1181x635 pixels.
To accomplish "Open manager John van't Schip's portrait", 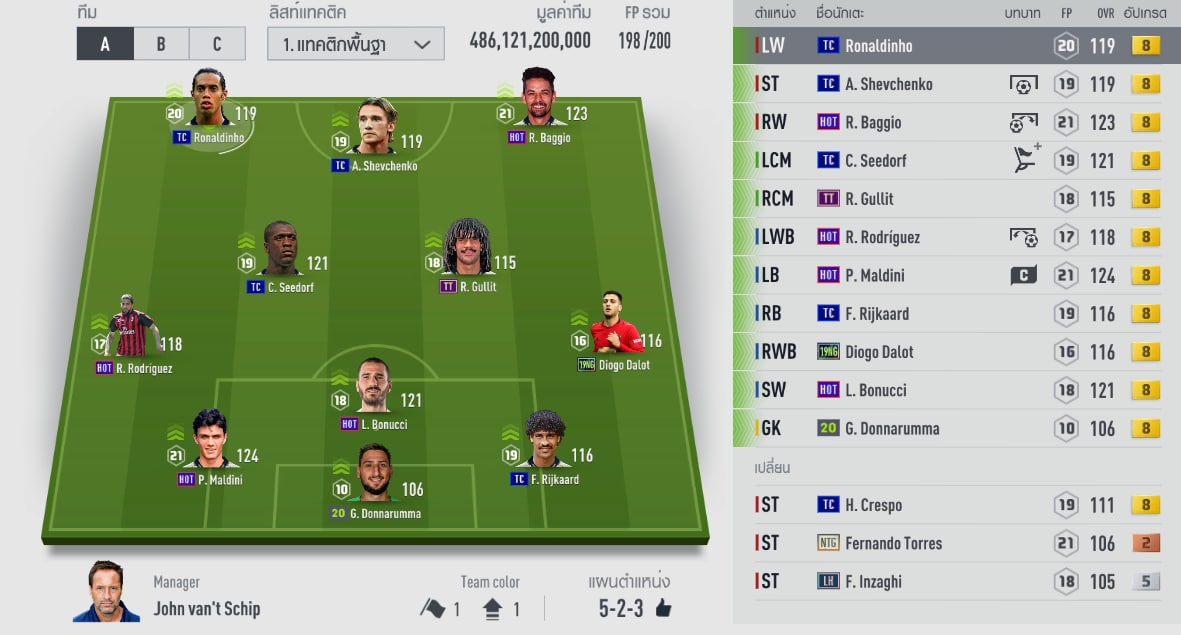I will pyautogui.click(x=106, y=593).
